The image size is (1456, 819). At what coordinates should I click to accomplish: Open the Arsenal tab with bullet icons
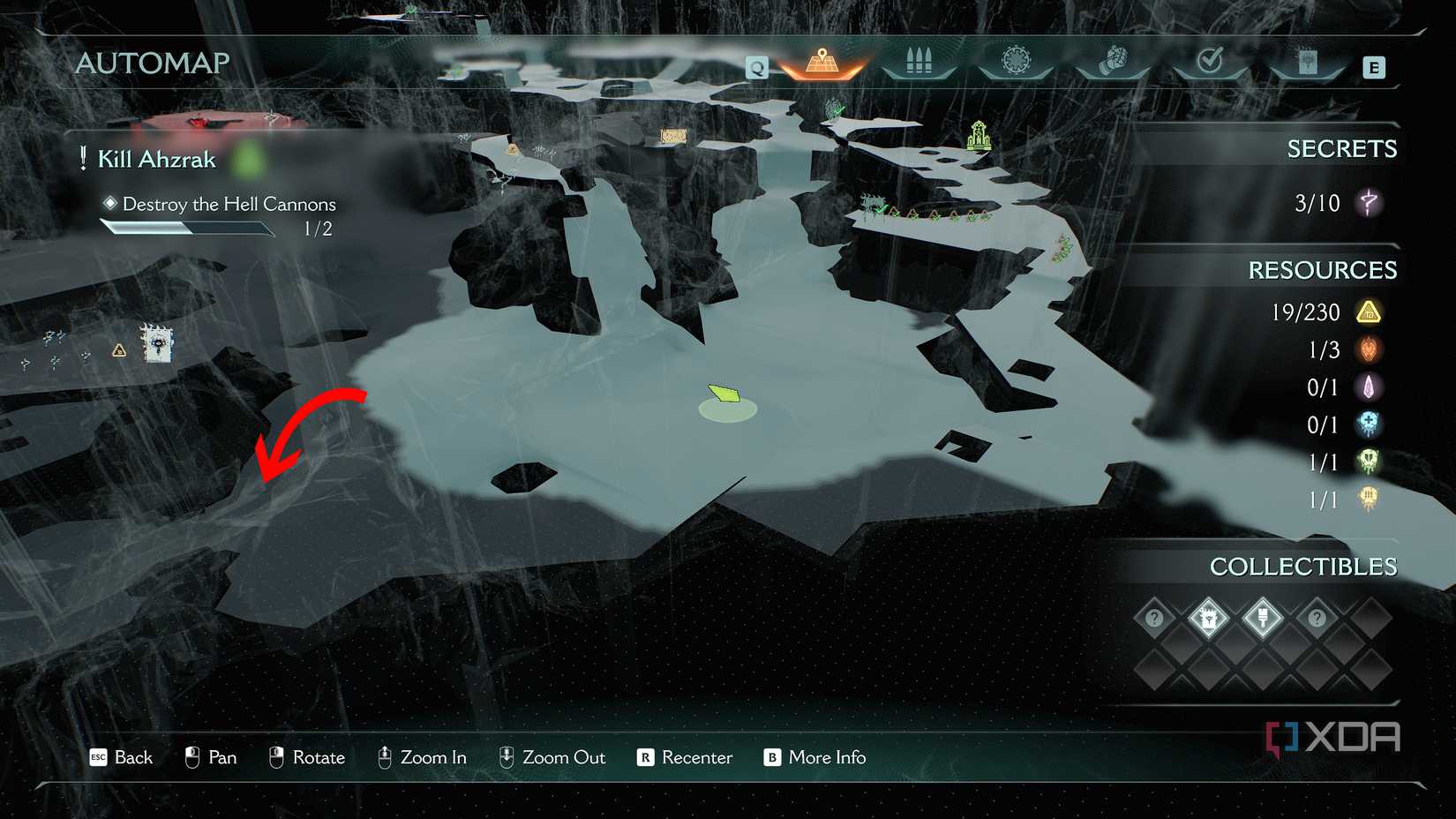(x=918, y=62)
